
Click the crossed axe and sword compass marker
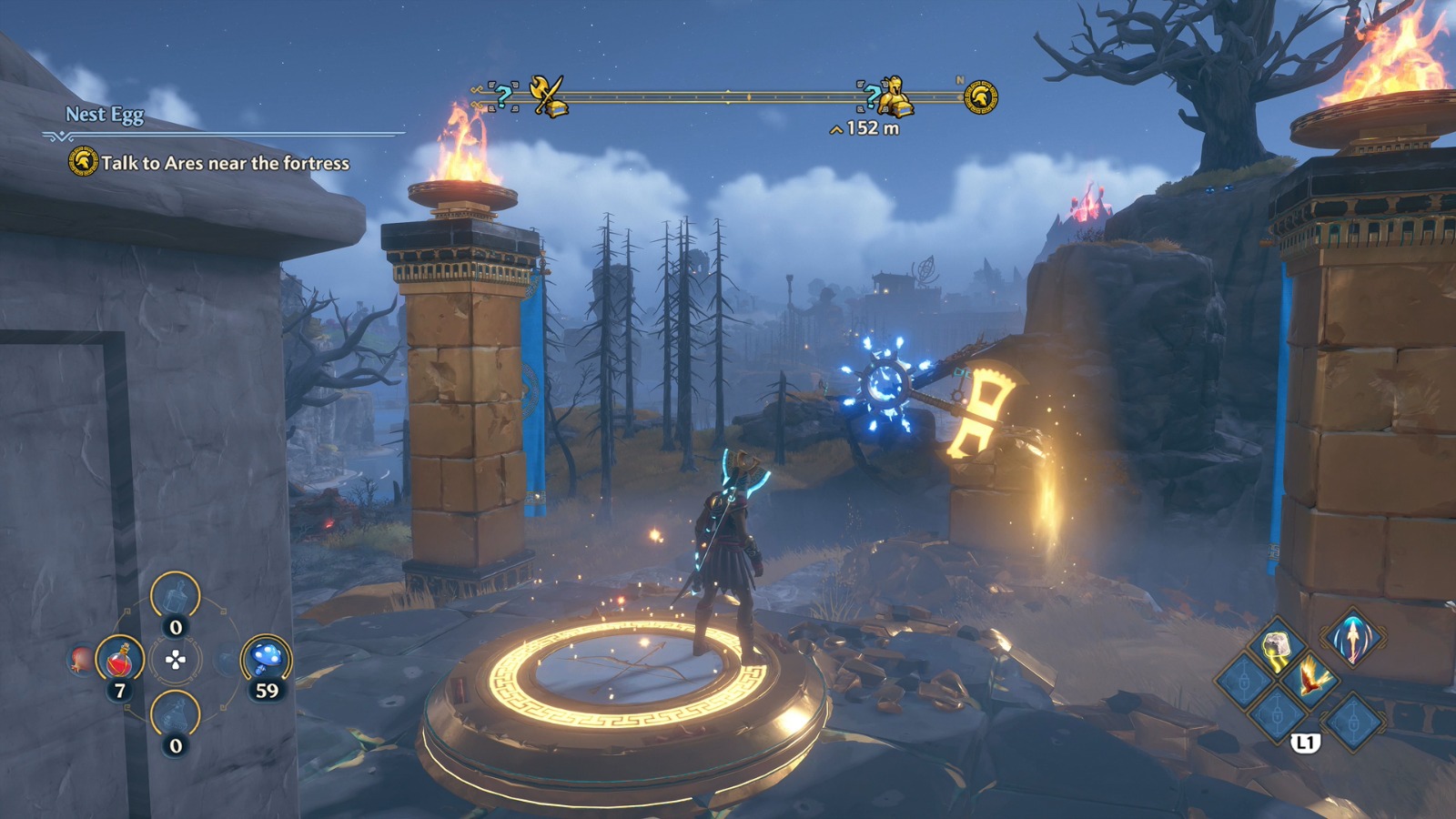547,94
